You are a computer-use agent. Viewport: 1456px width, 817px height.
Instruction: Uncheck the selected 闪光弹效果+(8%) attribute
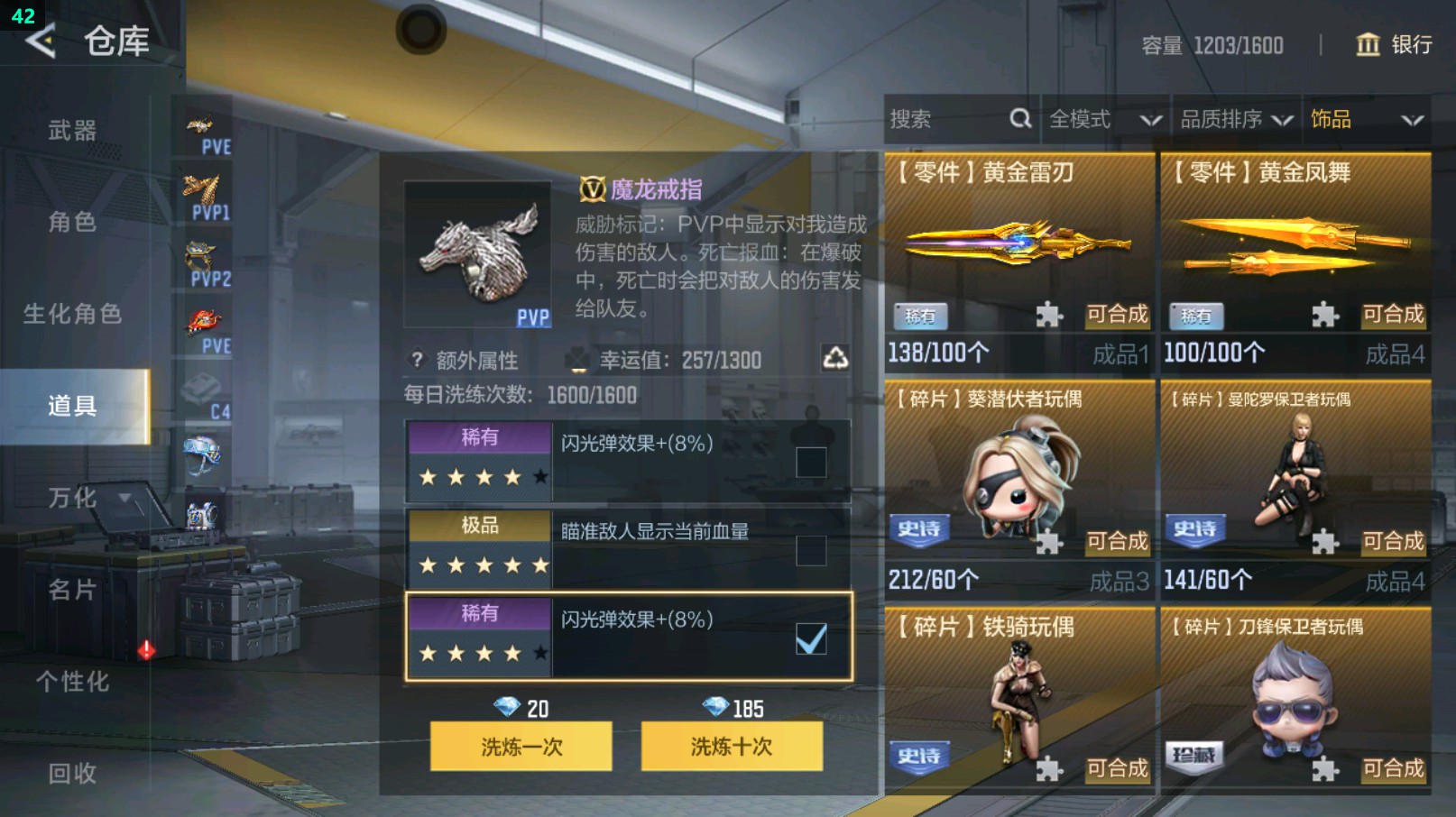tap(811, 638)
